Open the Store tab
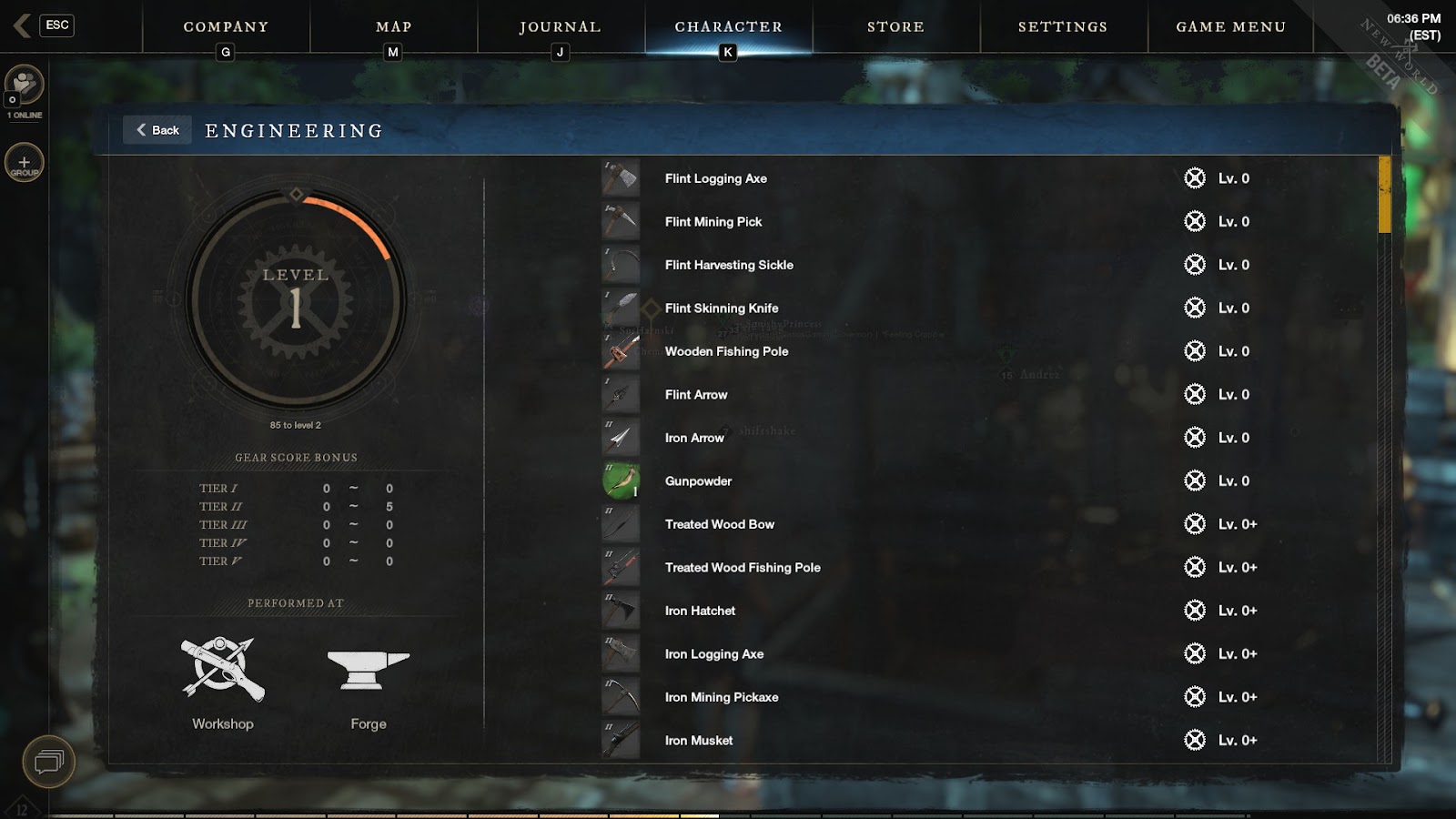The image size is (1456, 819). click(x=895, y=27)
